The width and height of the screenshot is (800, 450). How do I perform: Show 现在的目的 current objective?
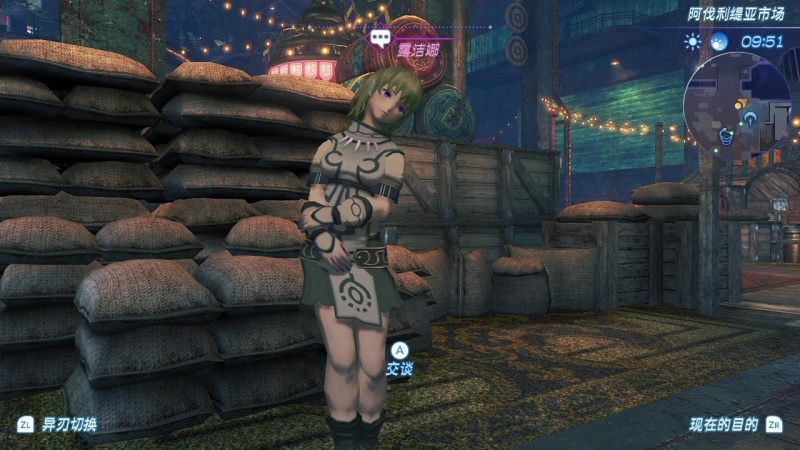pyautogui.click(x=723, y=424)
